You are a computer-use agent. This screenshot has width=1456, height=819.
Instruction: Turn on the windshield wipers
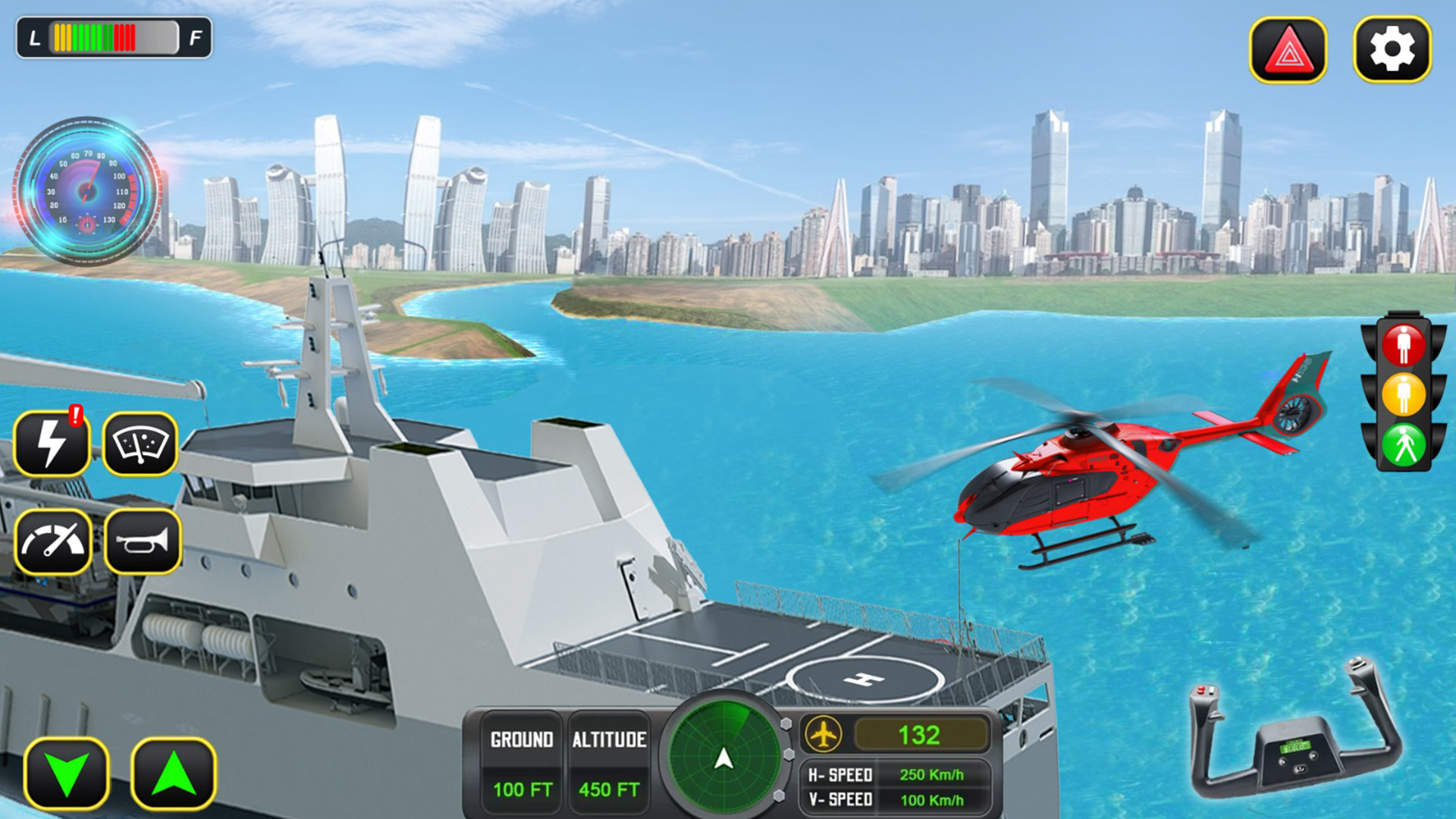click(x=142, y=441)
